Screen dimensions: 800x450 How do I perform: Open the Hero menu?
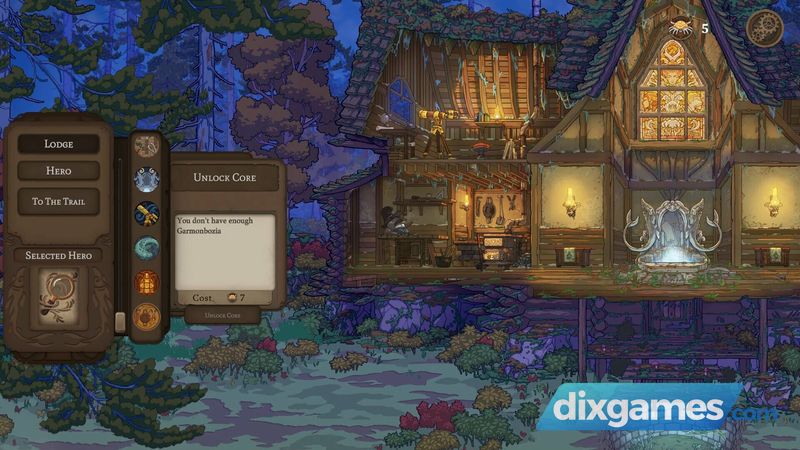pos(58,172)
